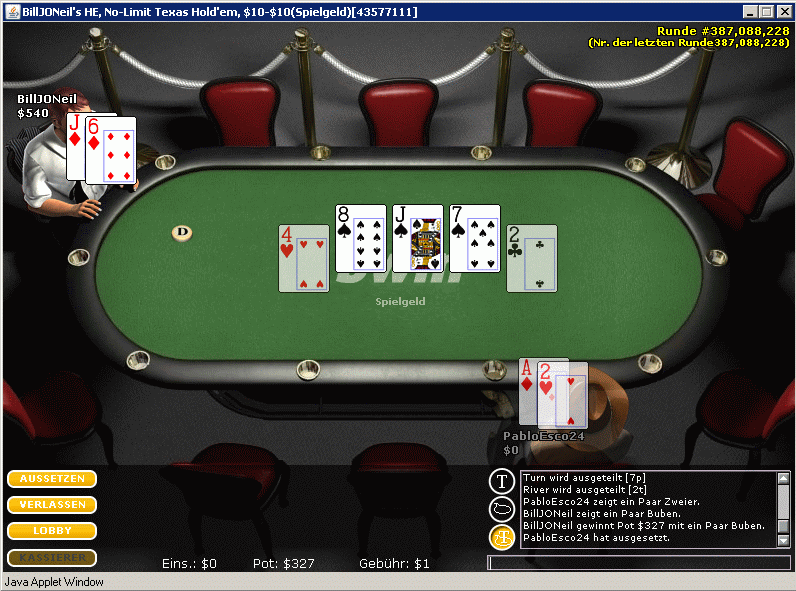Screen dimensions: 796x591
Task: Choose the speech bubble chat filter icon
Action: (x=501, y=509)
